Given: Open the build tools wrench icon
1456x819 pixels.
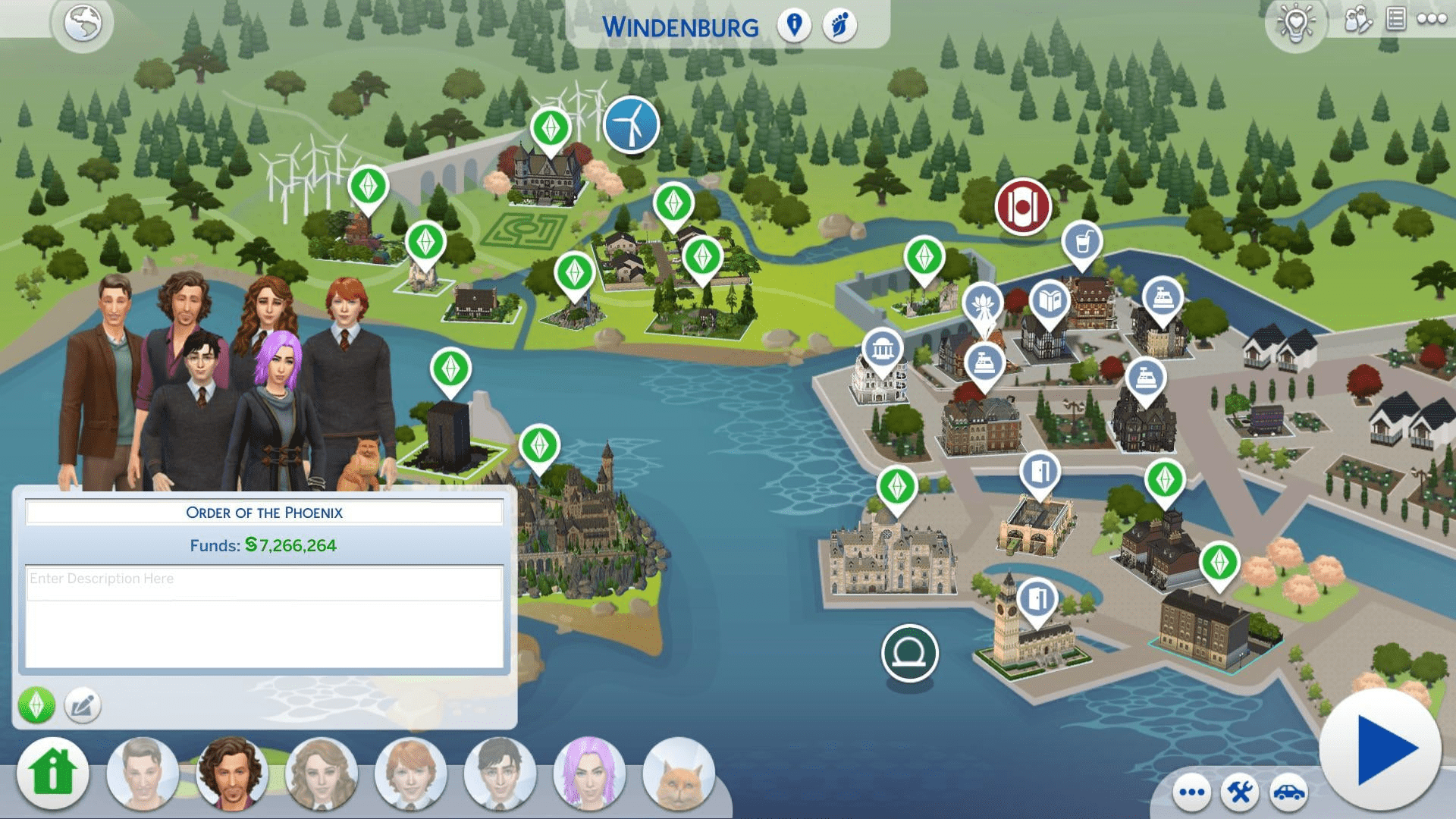Looking at the screenshot, I should 1240,792.
